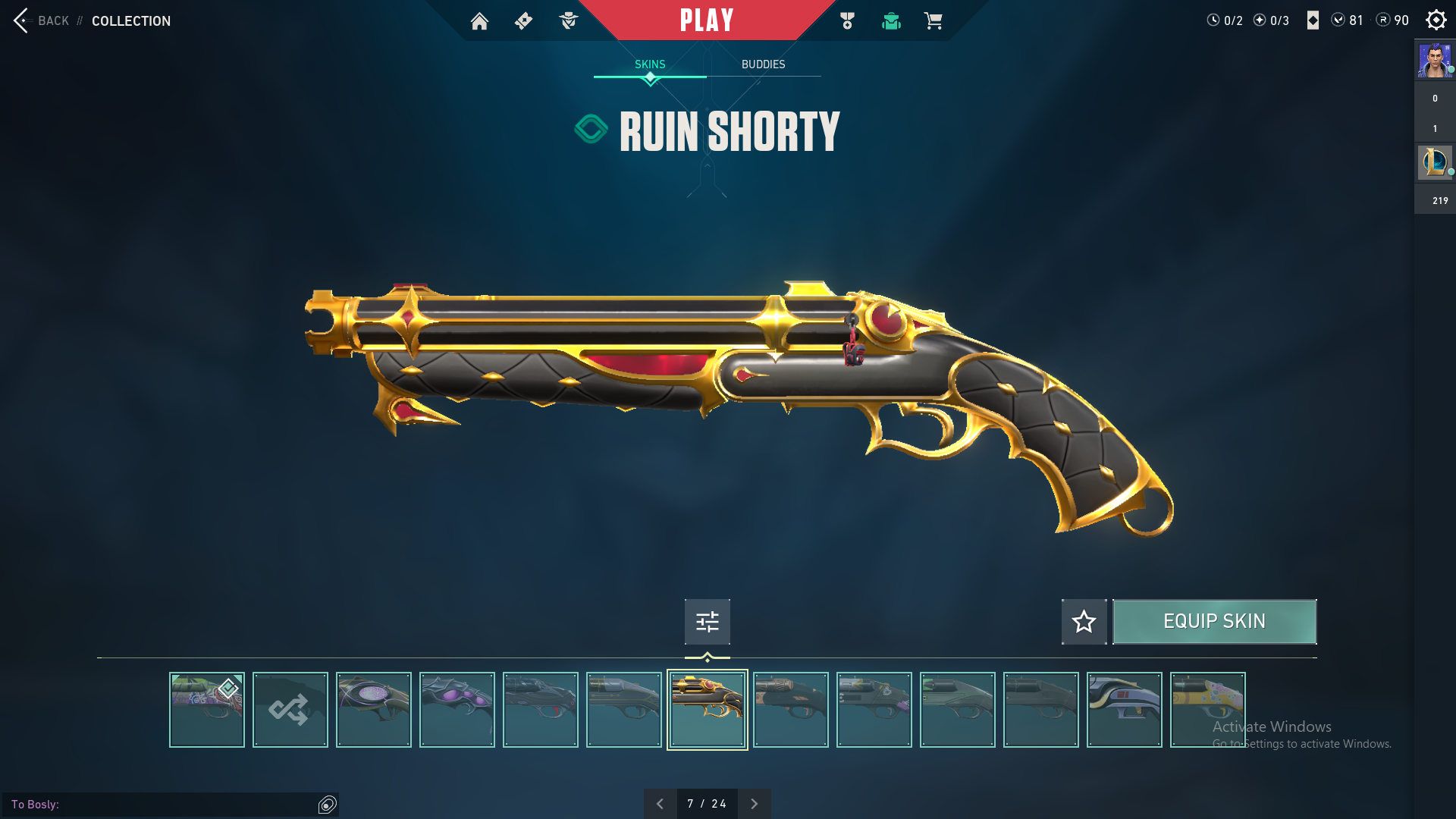Go to the previous skins page
Image resolution: width=1456 pixels, height=819 pixels.
[660, 804]
